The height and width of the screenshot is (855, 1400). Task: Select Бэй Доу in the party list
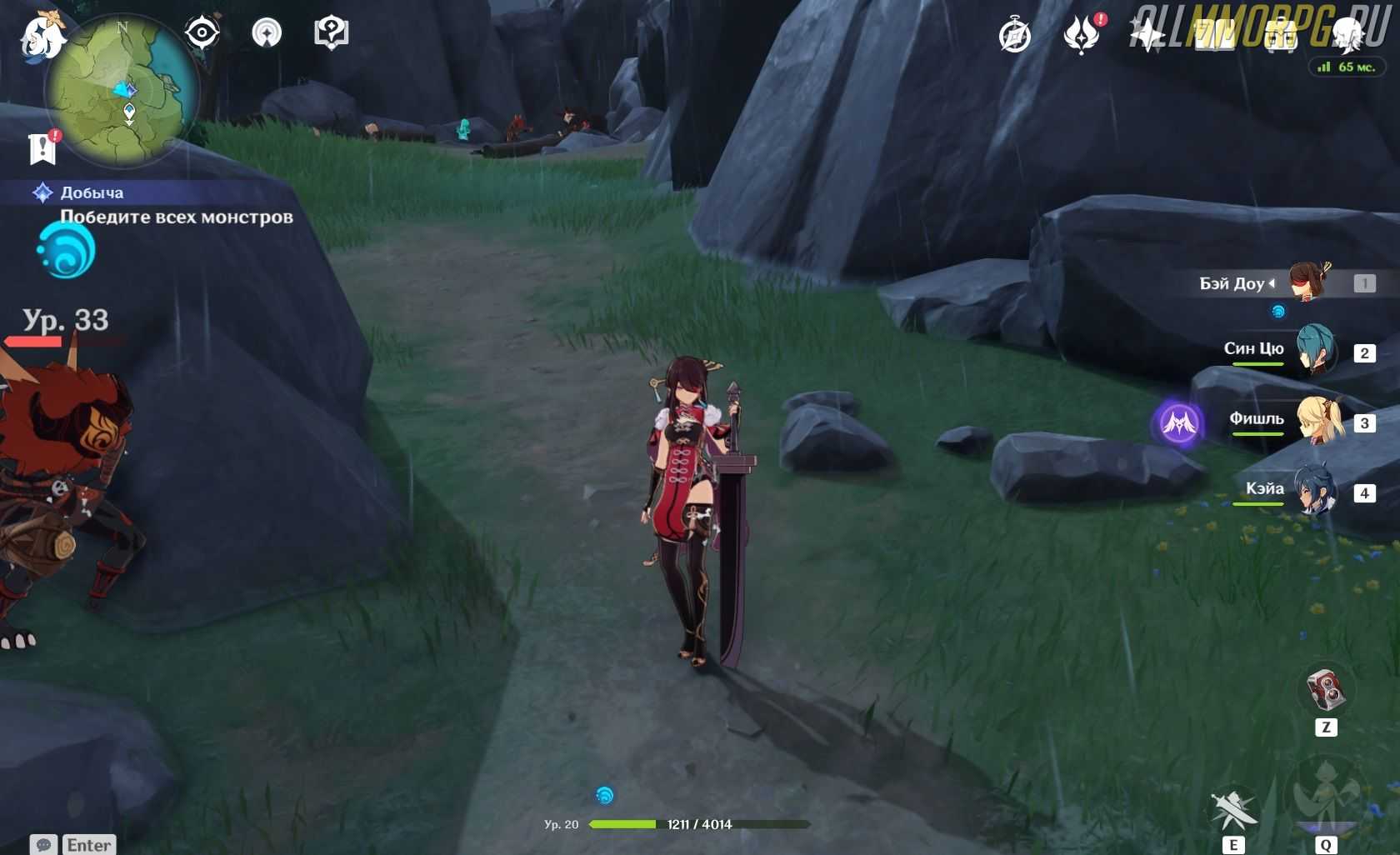tap(1308, 283)
